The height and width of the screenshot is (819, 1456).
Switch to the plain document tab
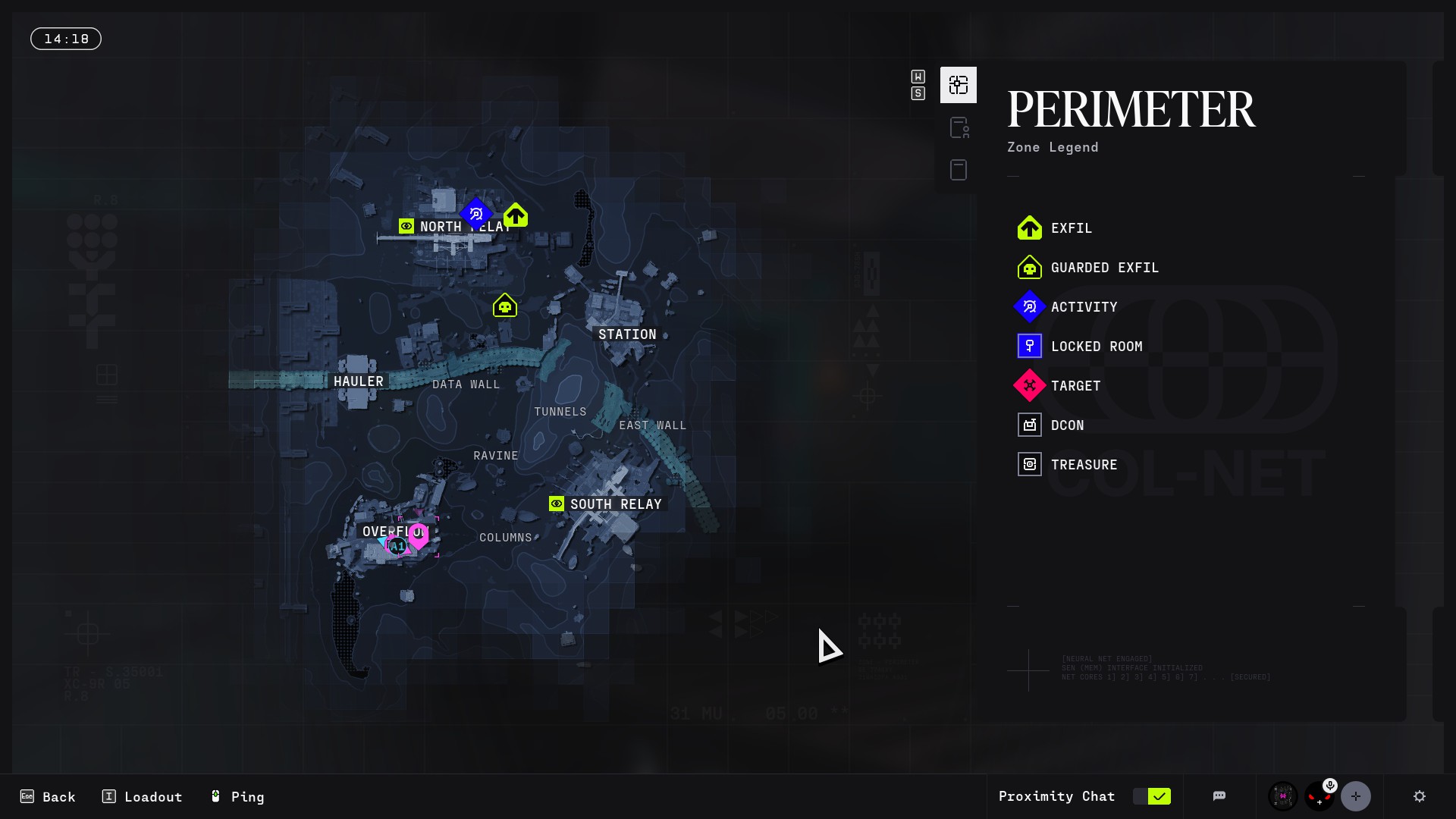(x=959, y=170)
